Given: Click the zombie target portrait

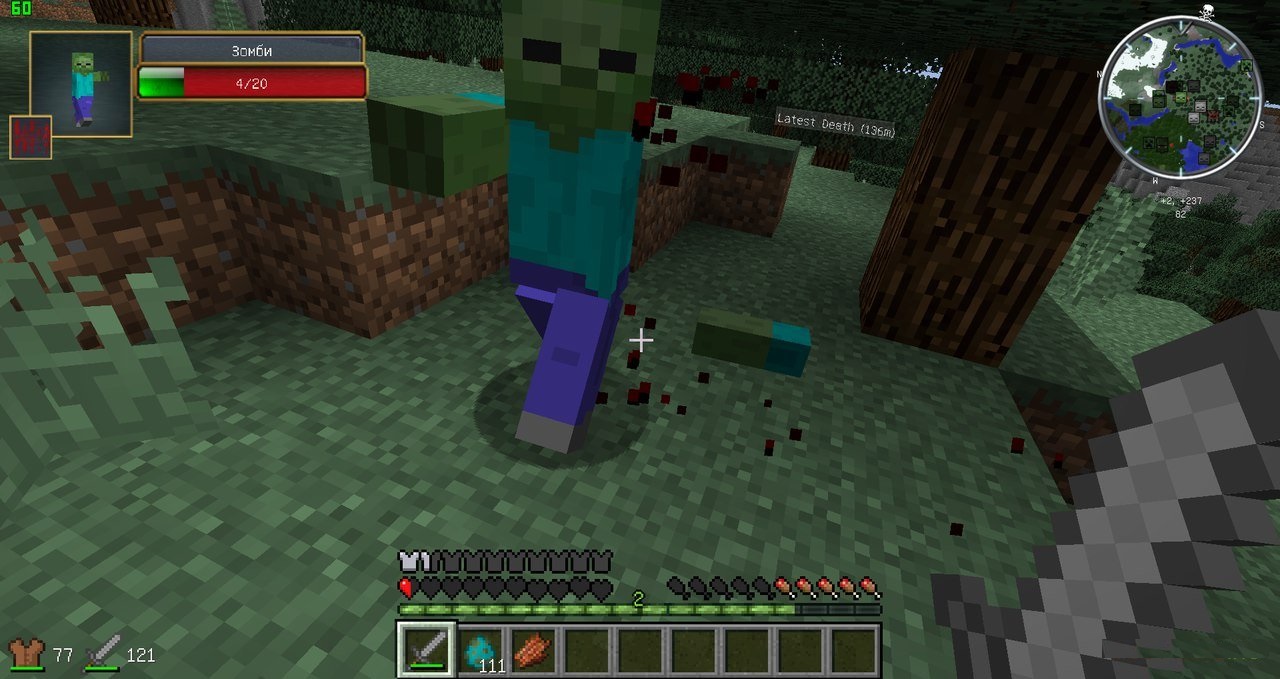Looking at the screenshot, I should point(81,84).
